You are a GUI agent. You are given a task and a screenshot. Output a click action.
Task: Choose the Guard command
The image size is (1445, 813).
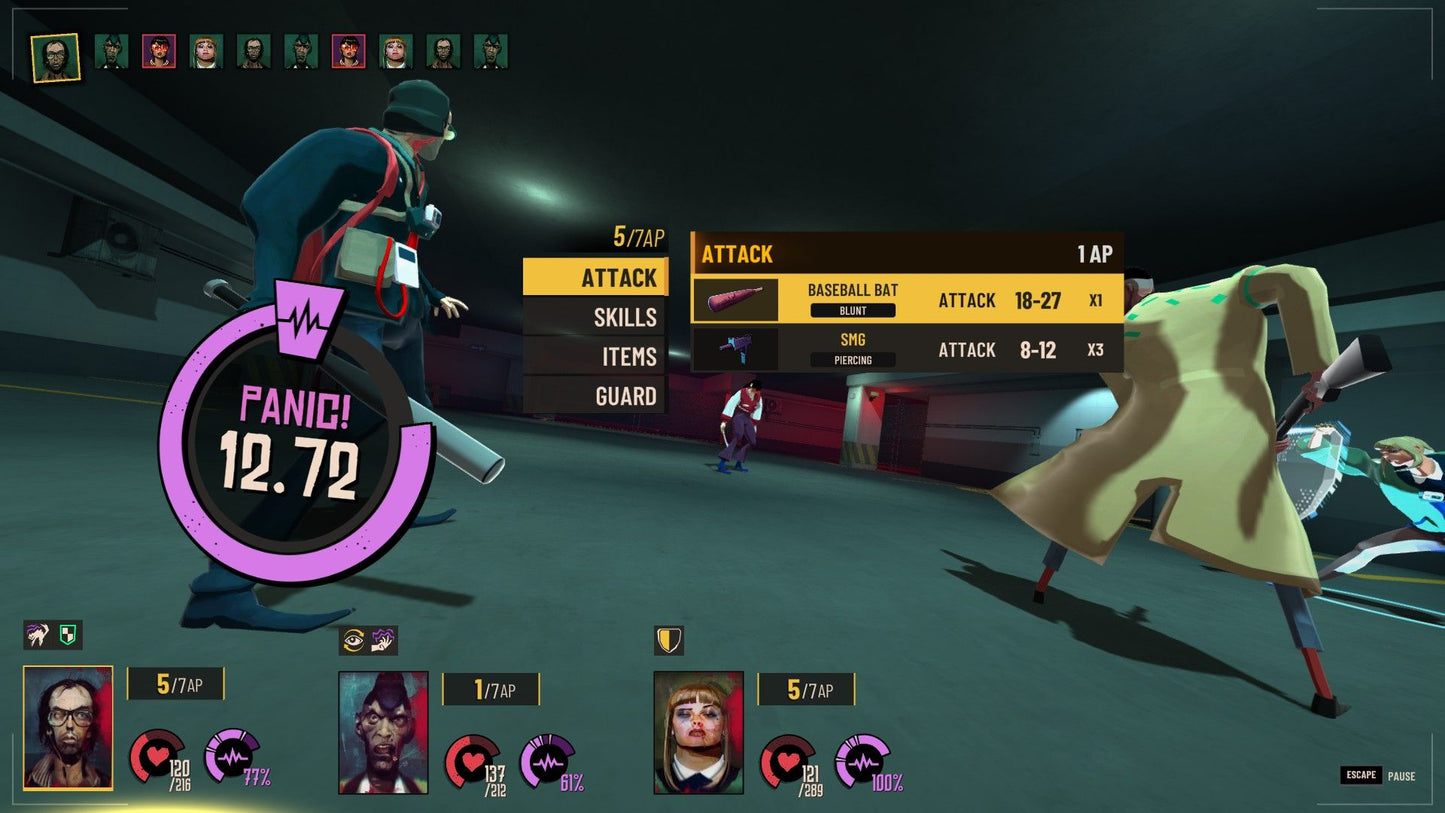pyautogui.click(x=596, y=396)
